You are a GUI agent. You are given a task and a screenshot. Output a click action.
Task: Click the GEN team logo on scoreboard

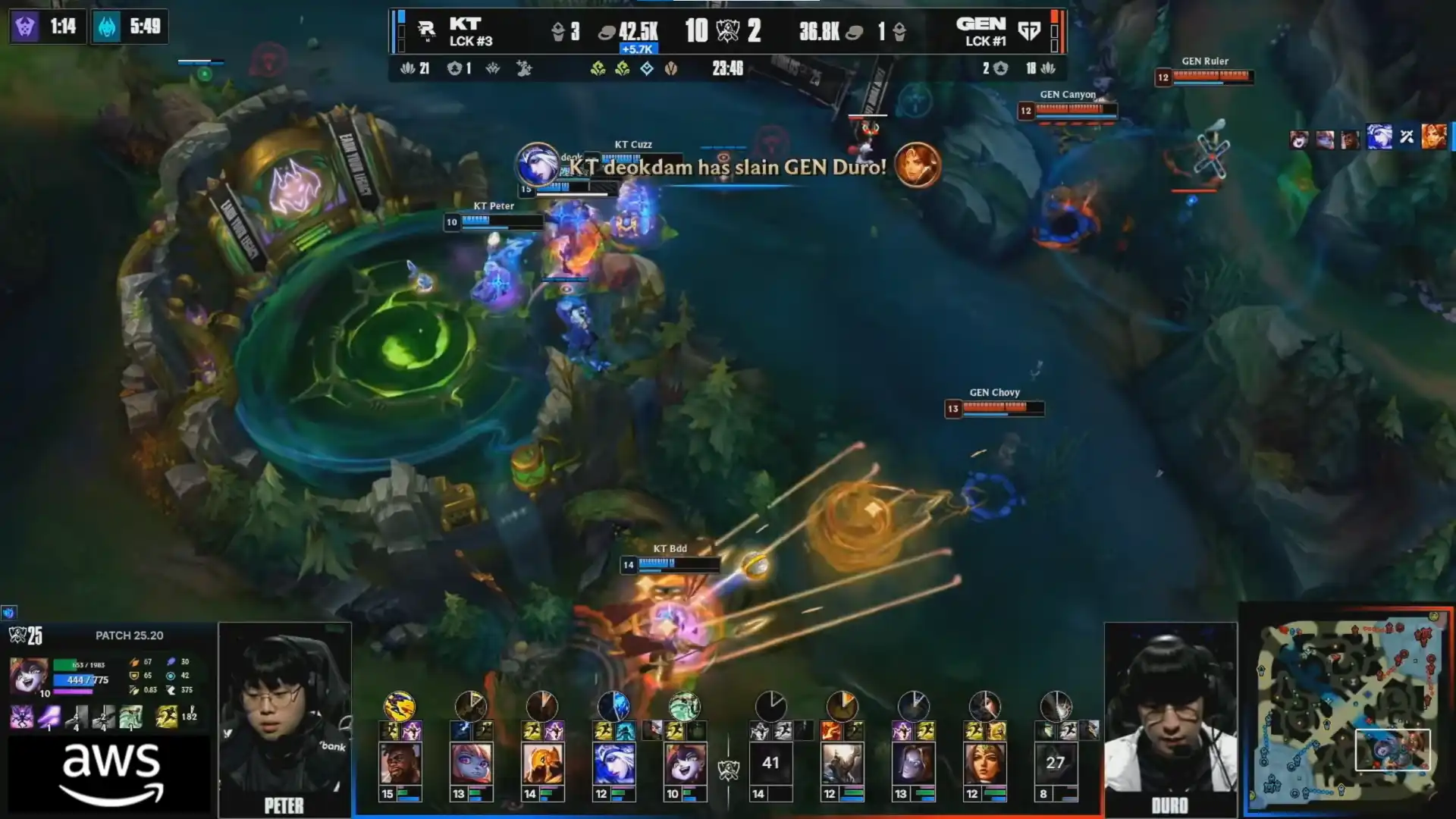tap(1029, 31)
